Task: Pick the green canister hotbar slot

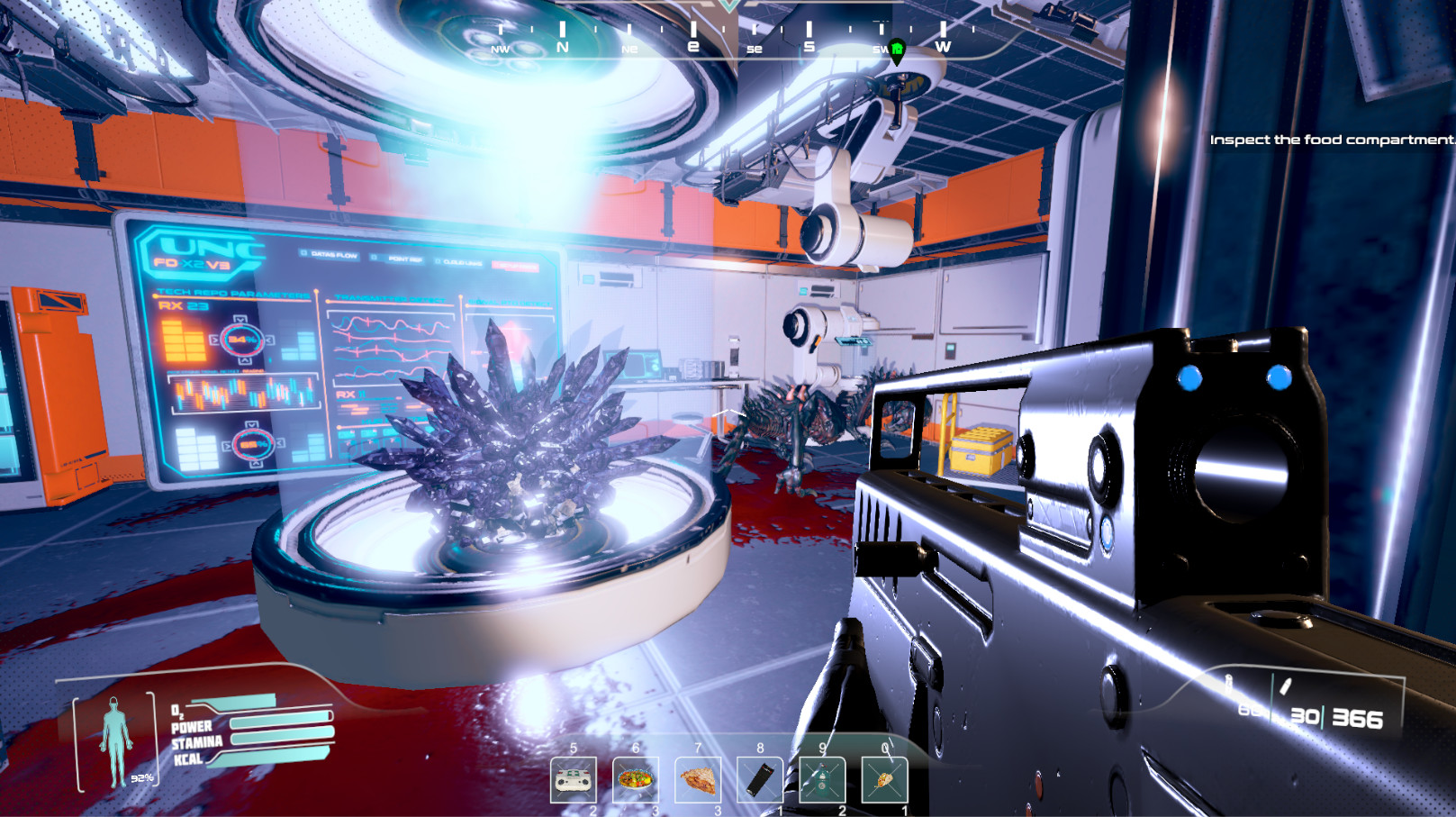Action: pyautogui.click(x=822, y=780)
